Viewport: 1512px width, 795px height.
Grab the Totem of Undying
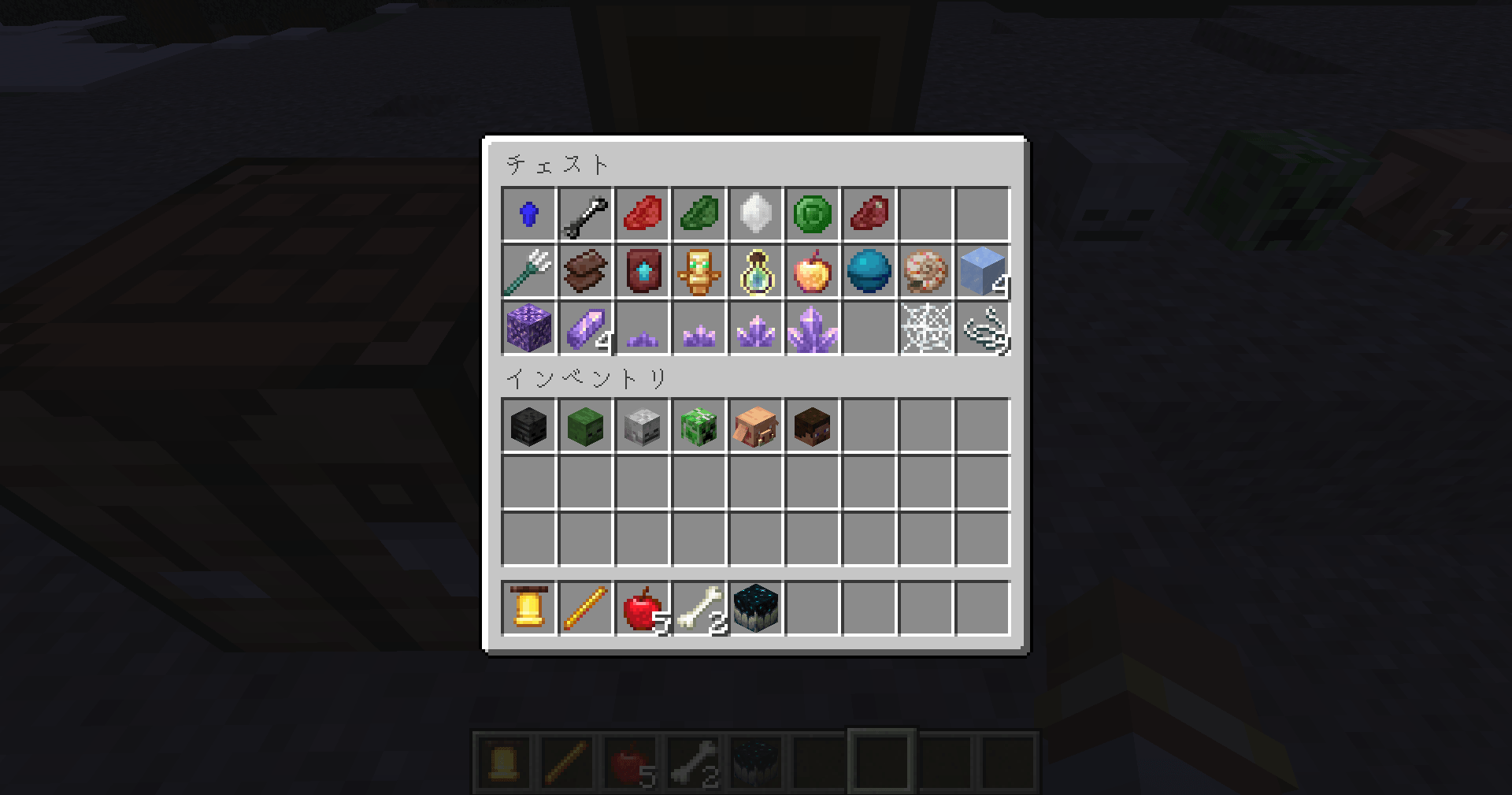(699, 271)
